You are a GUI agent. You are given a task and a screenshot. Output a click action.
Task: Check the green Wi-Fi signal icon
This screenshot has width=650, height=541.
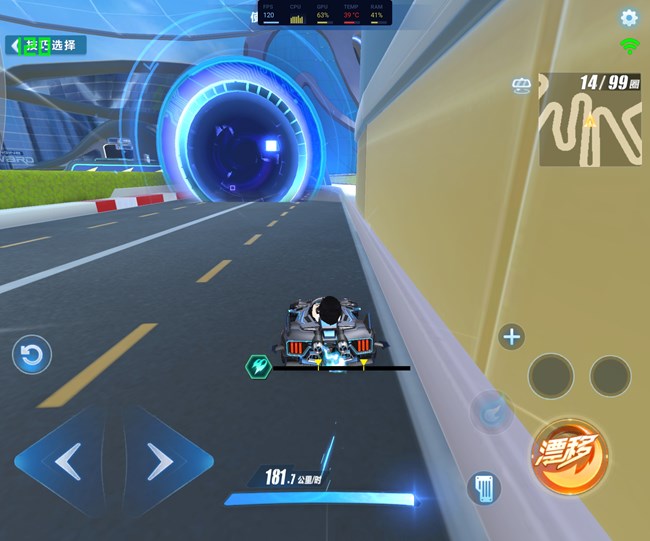[629, 45]
